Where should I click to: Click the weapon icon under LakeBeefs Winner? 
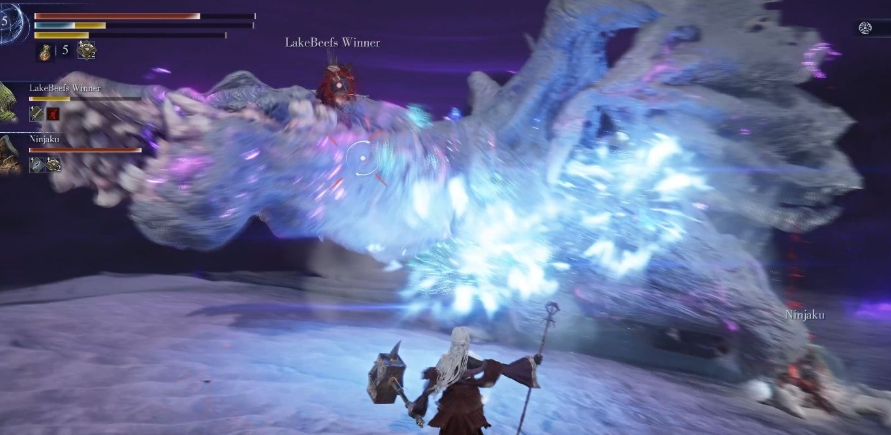tap(37, 114)
